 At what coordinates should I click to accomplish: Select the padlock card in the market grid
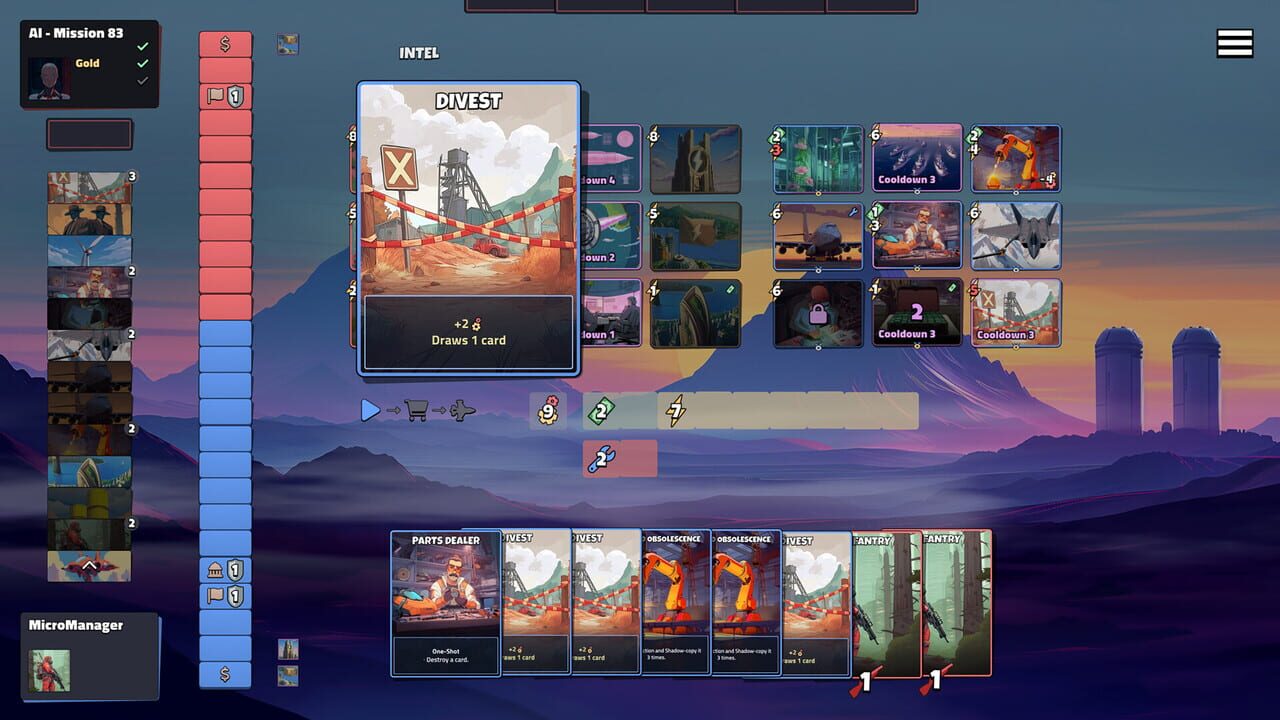point(817,314)
